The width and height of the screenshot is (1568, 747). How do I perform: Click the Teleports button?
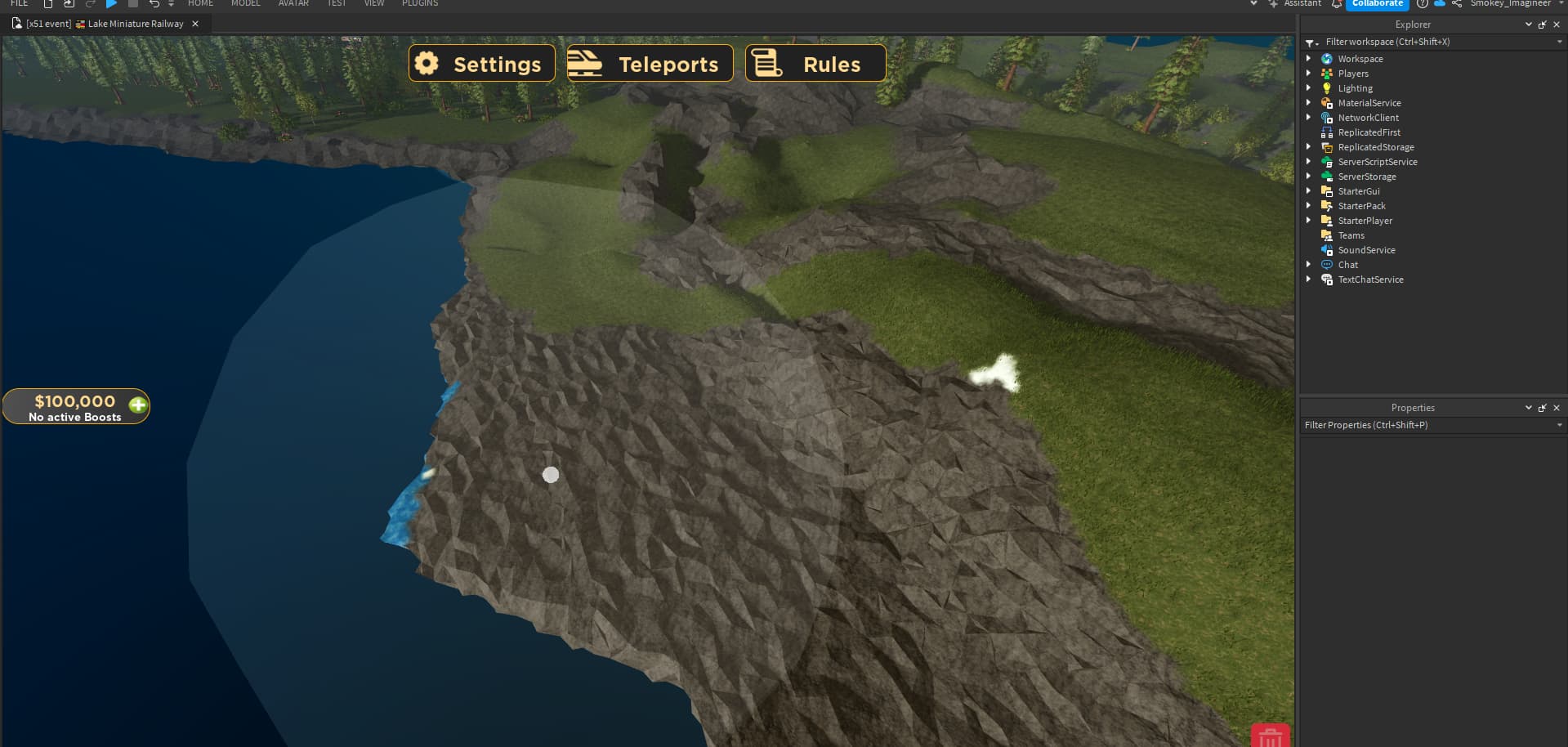[649, 63]
